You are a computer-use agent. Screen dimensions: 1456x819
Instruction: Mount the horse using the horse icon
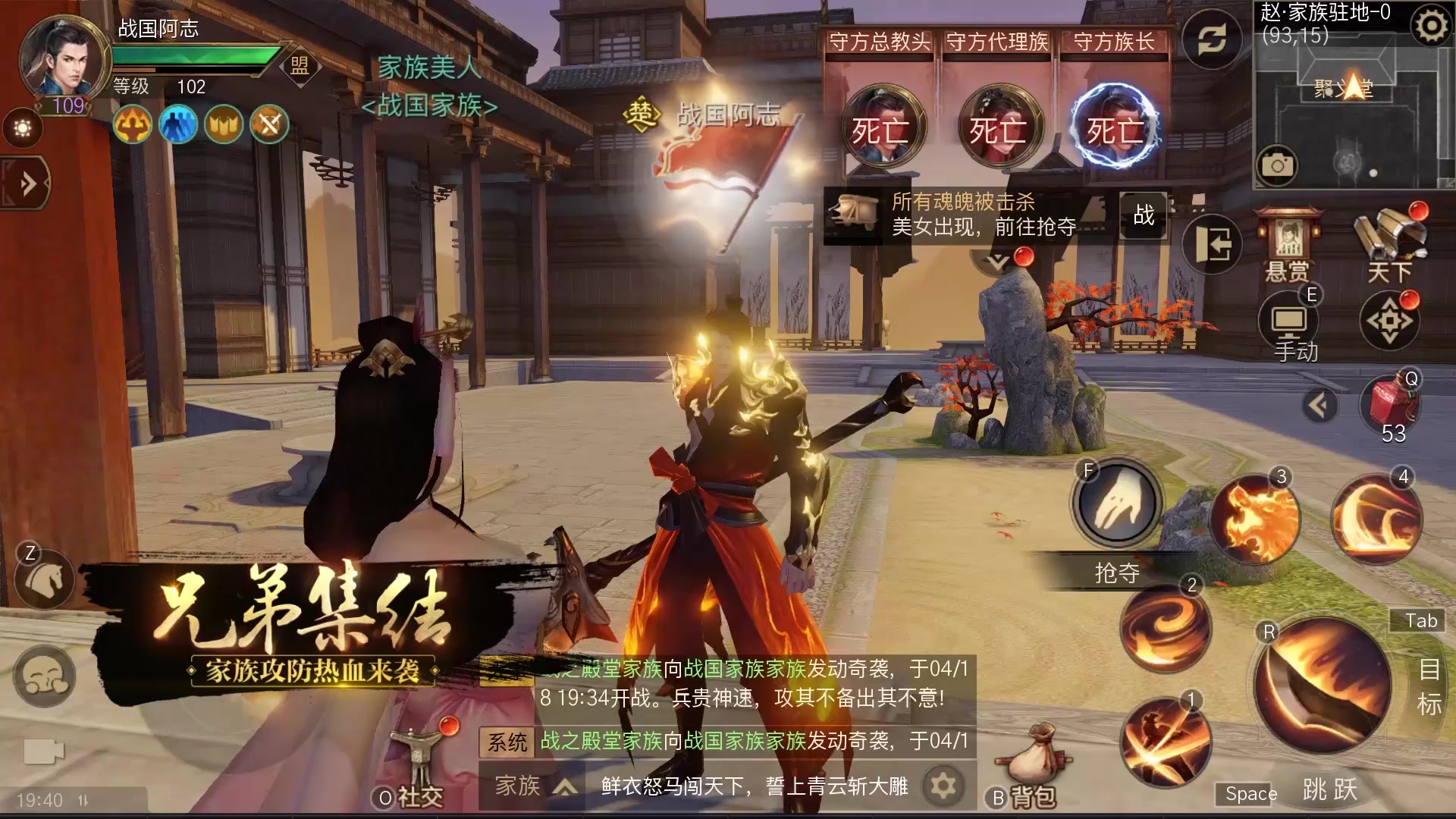[44, 580]
